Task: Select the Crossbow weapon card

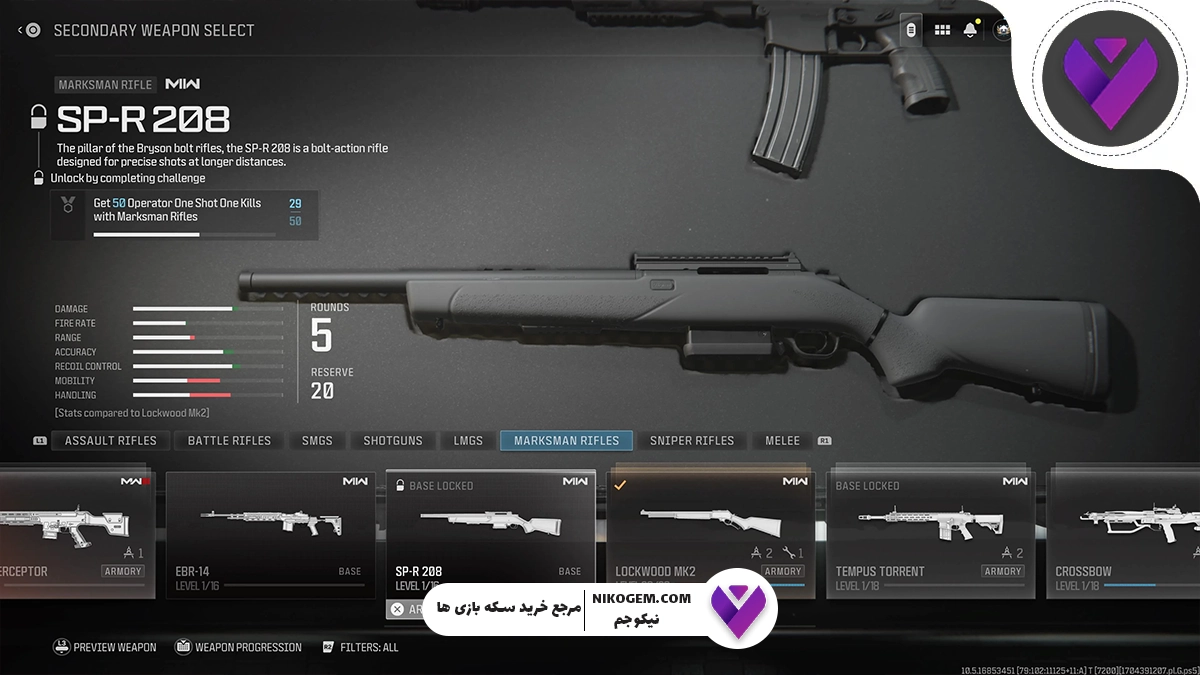Action: coord(1122,534)
